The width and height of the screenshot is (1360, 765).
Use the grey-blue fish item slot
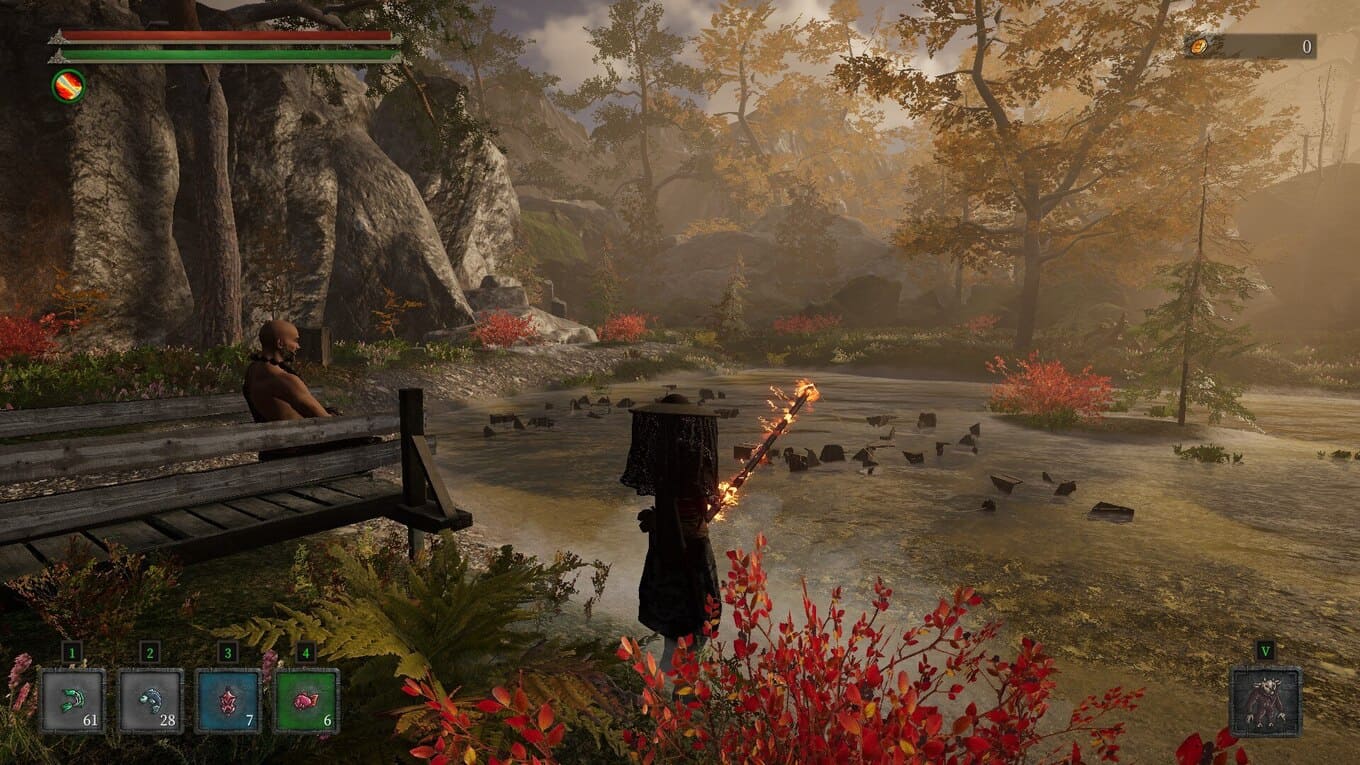tap(150, 700)
